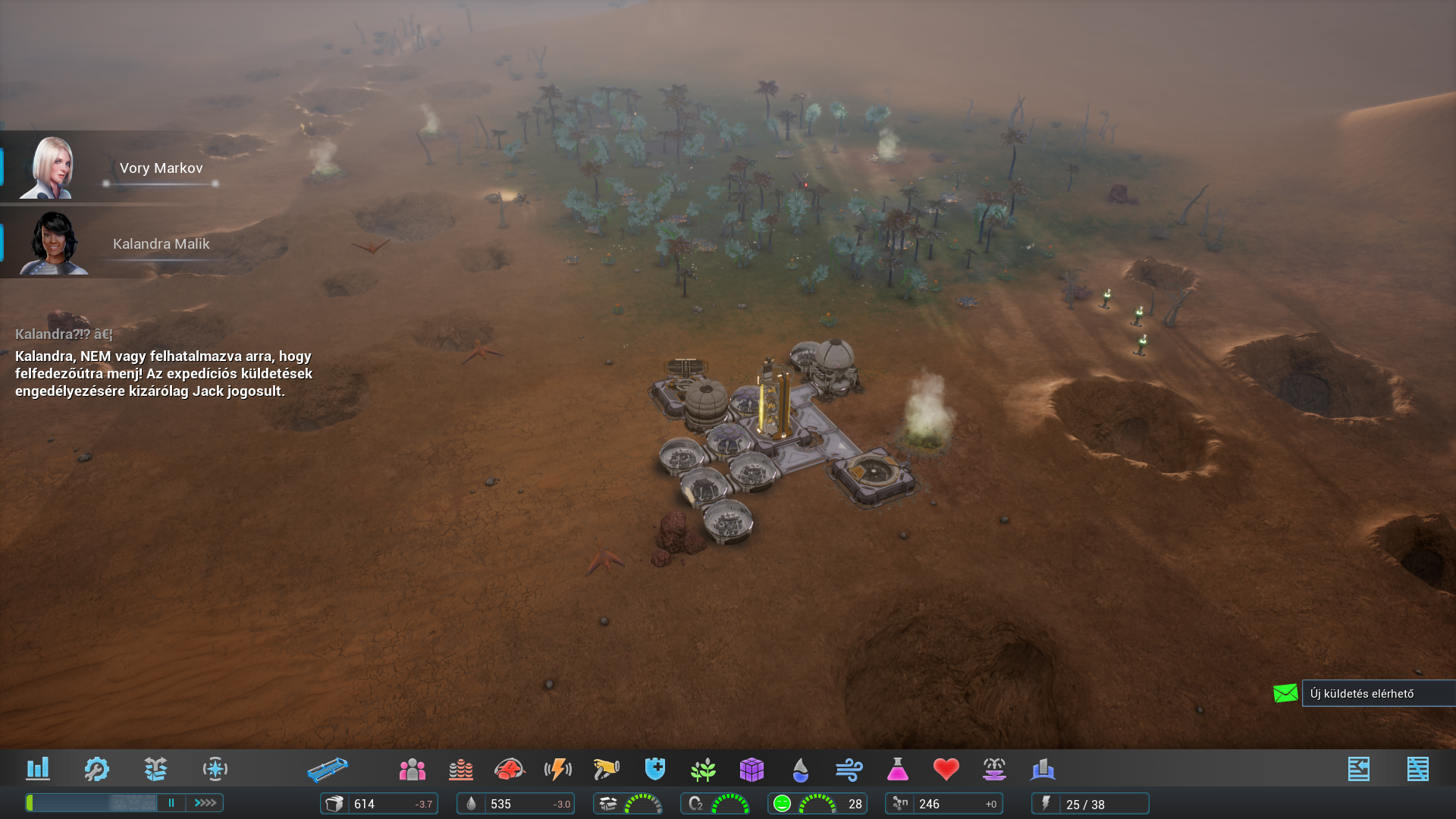Open the blue shield defense category

(x=655, y=769)
